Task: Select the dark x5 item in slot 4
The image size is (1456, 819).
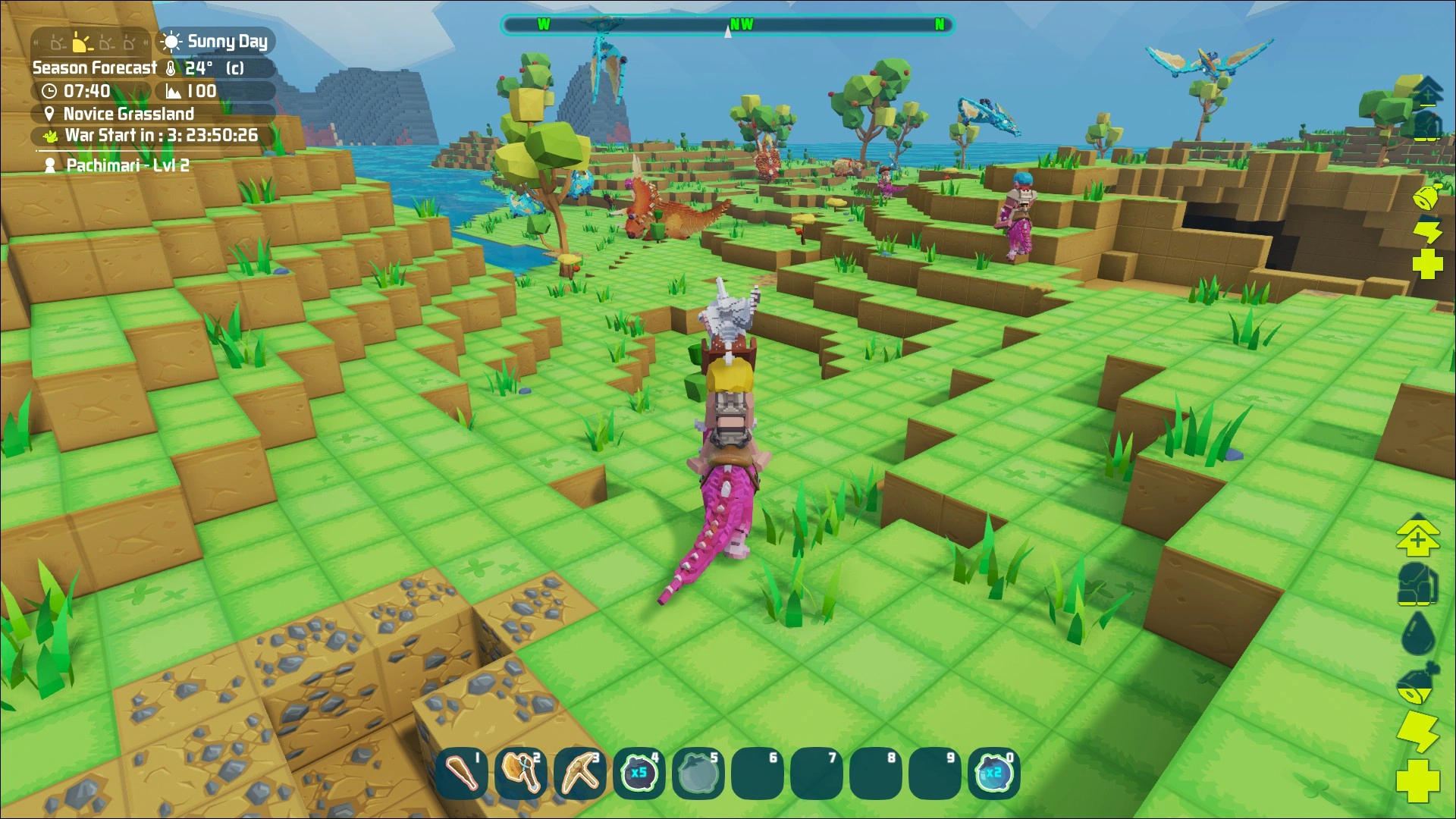Action: [639, 773]
